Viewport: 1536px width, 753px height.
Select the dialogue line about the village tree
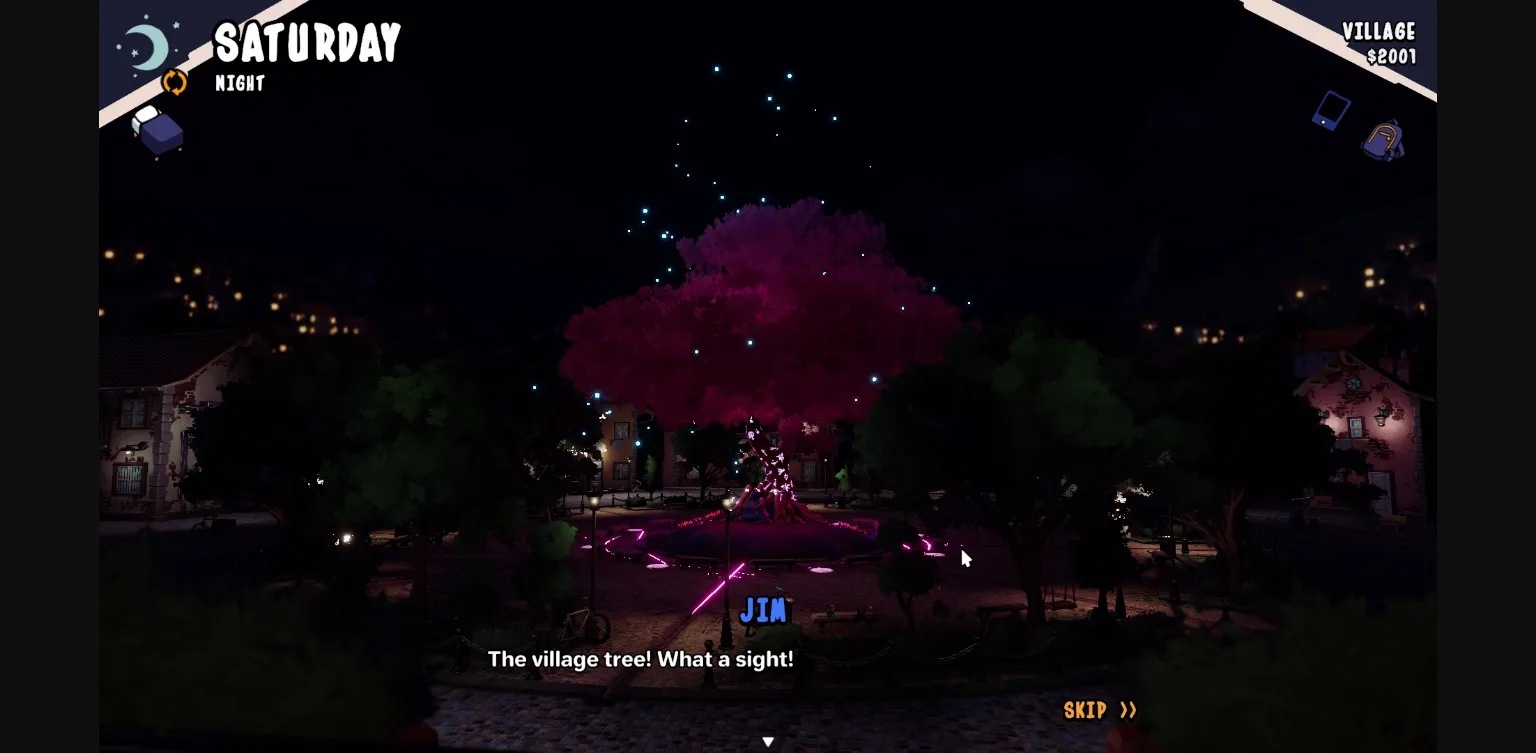[x=640, y=659]
